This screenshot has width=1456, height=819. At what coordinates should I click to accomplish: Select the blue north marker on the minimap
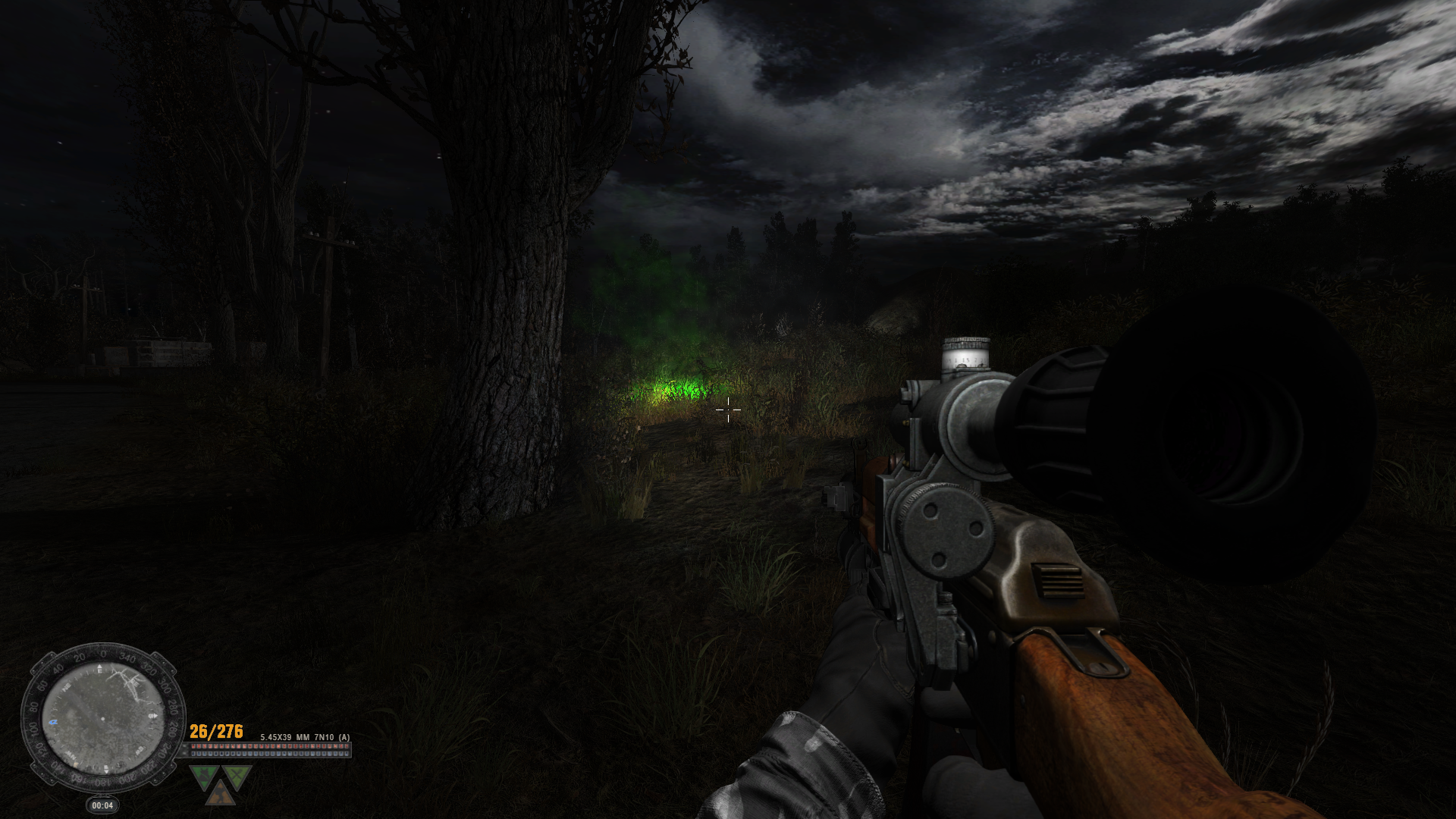(x=53, y=722)
